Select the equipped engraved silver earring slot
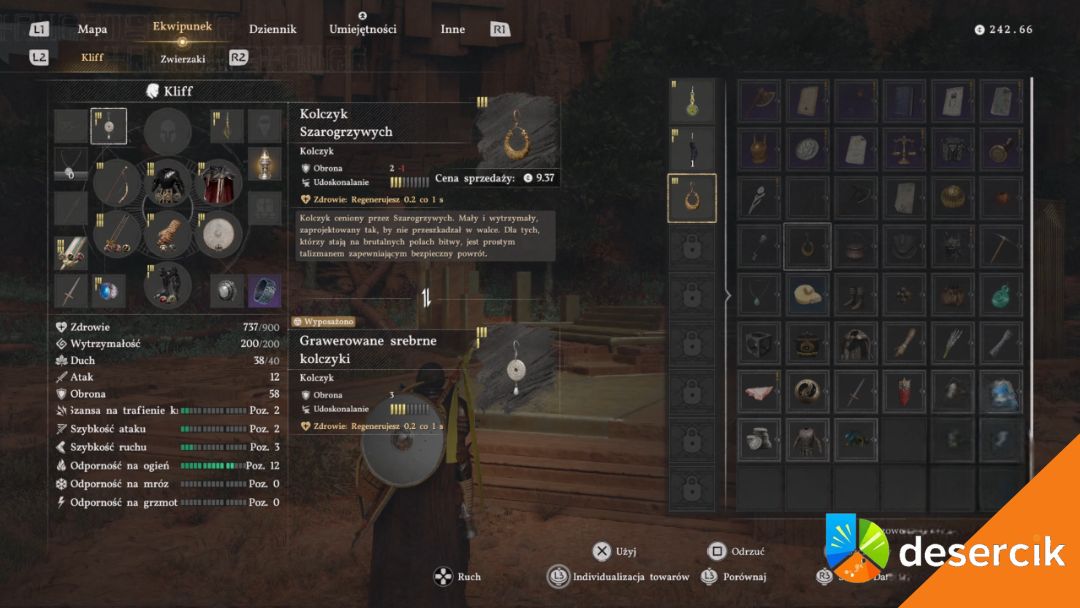 109,127
